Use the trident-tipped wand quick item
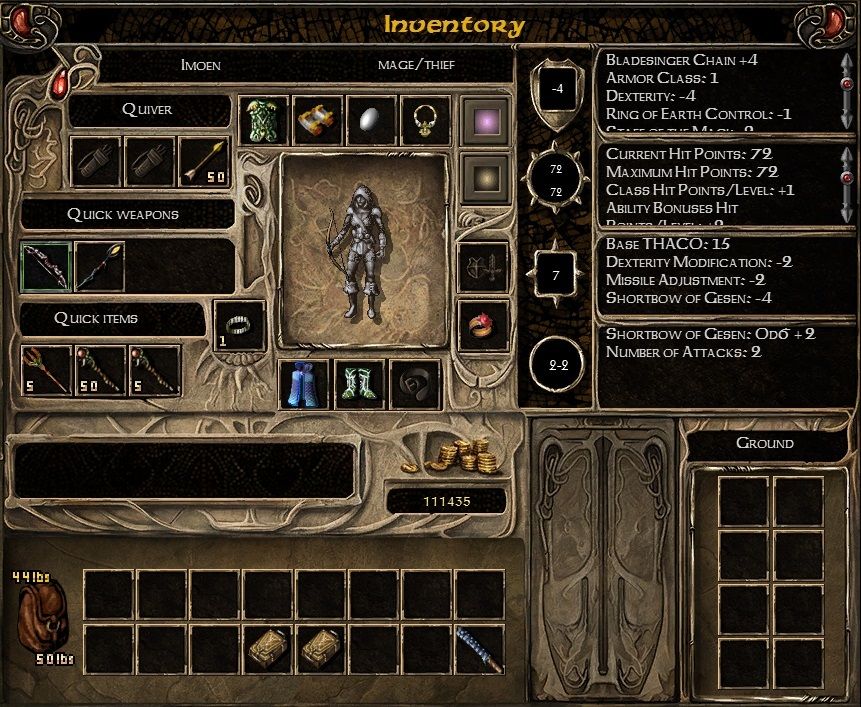This screenshot has width=861, height=707. pyautogui.click(x=46, y=370)
